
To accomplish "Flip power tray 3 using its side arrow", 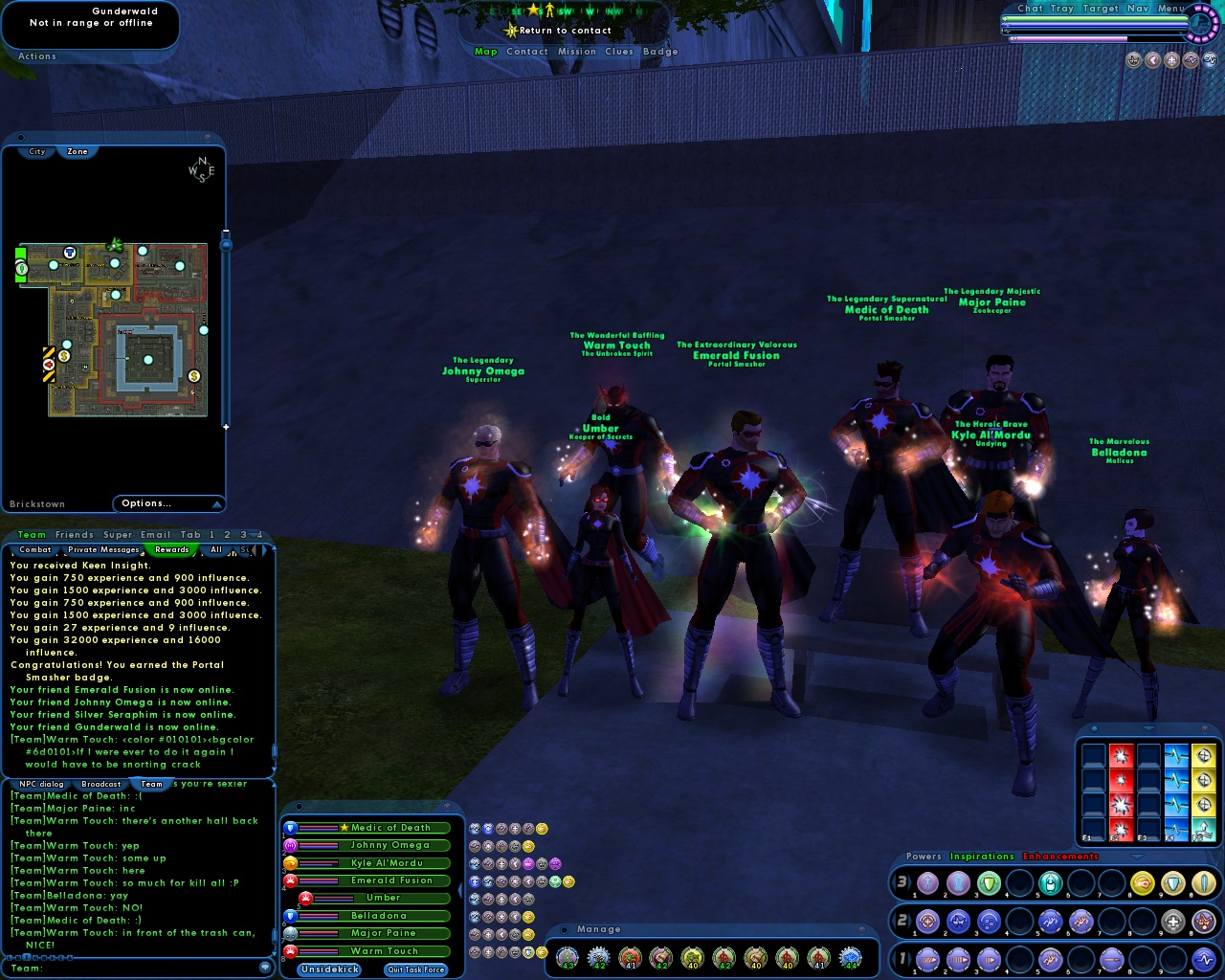I will click(x=910, y=883).
